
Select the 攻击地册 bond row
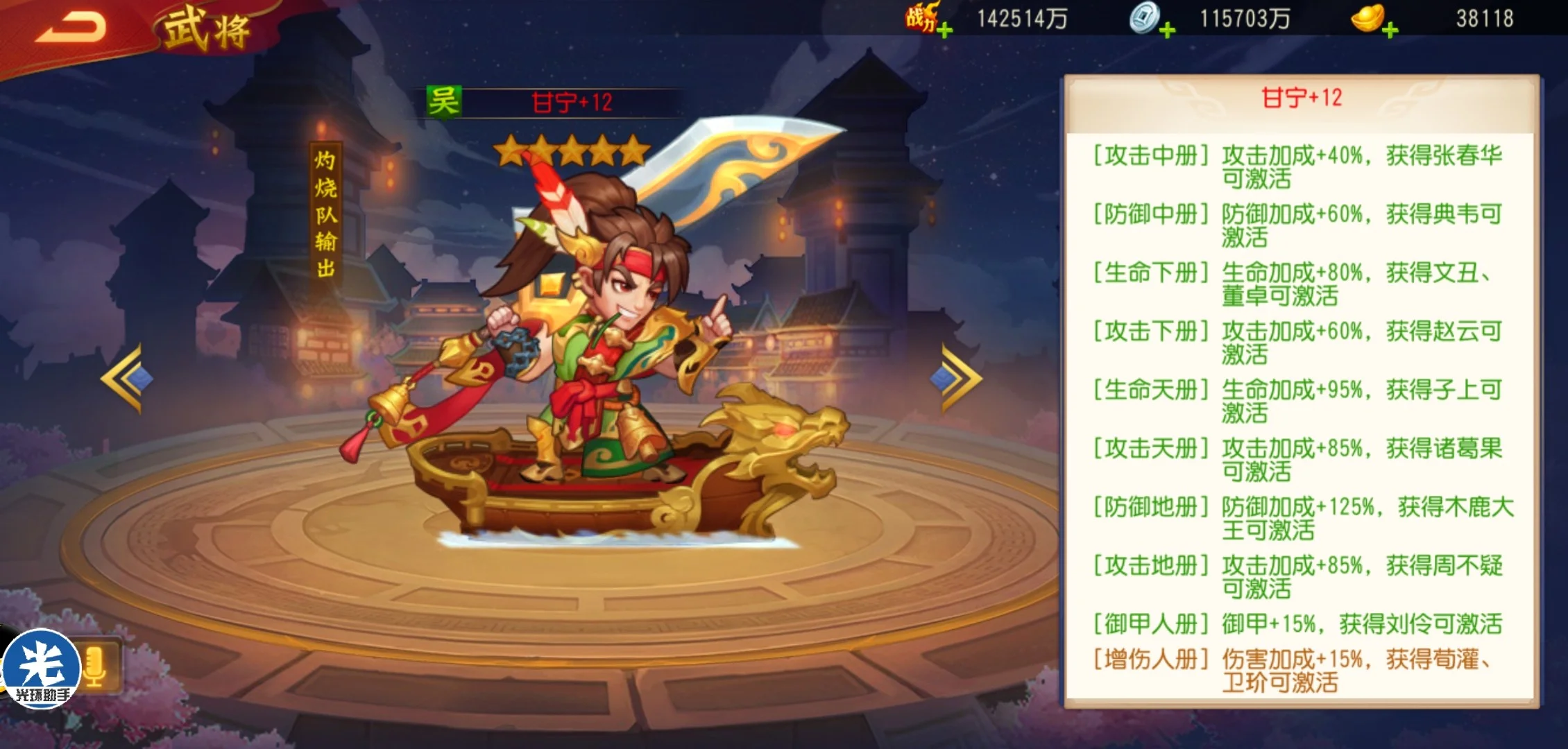(x=1299, y=577)
